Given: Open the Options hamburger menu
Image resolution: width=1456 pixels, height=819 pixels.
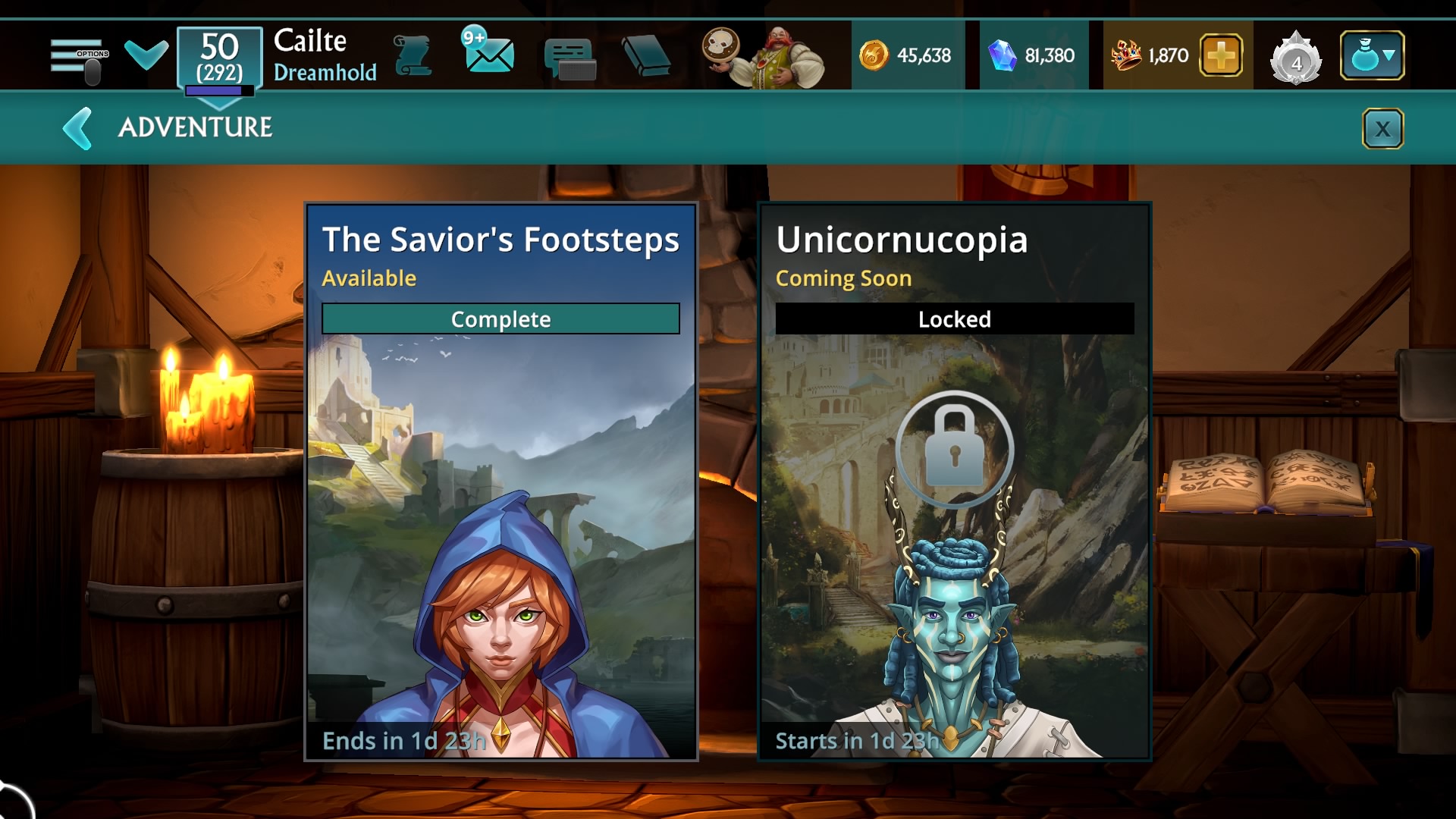Looking at the screenshot, I should pos(79,57).
